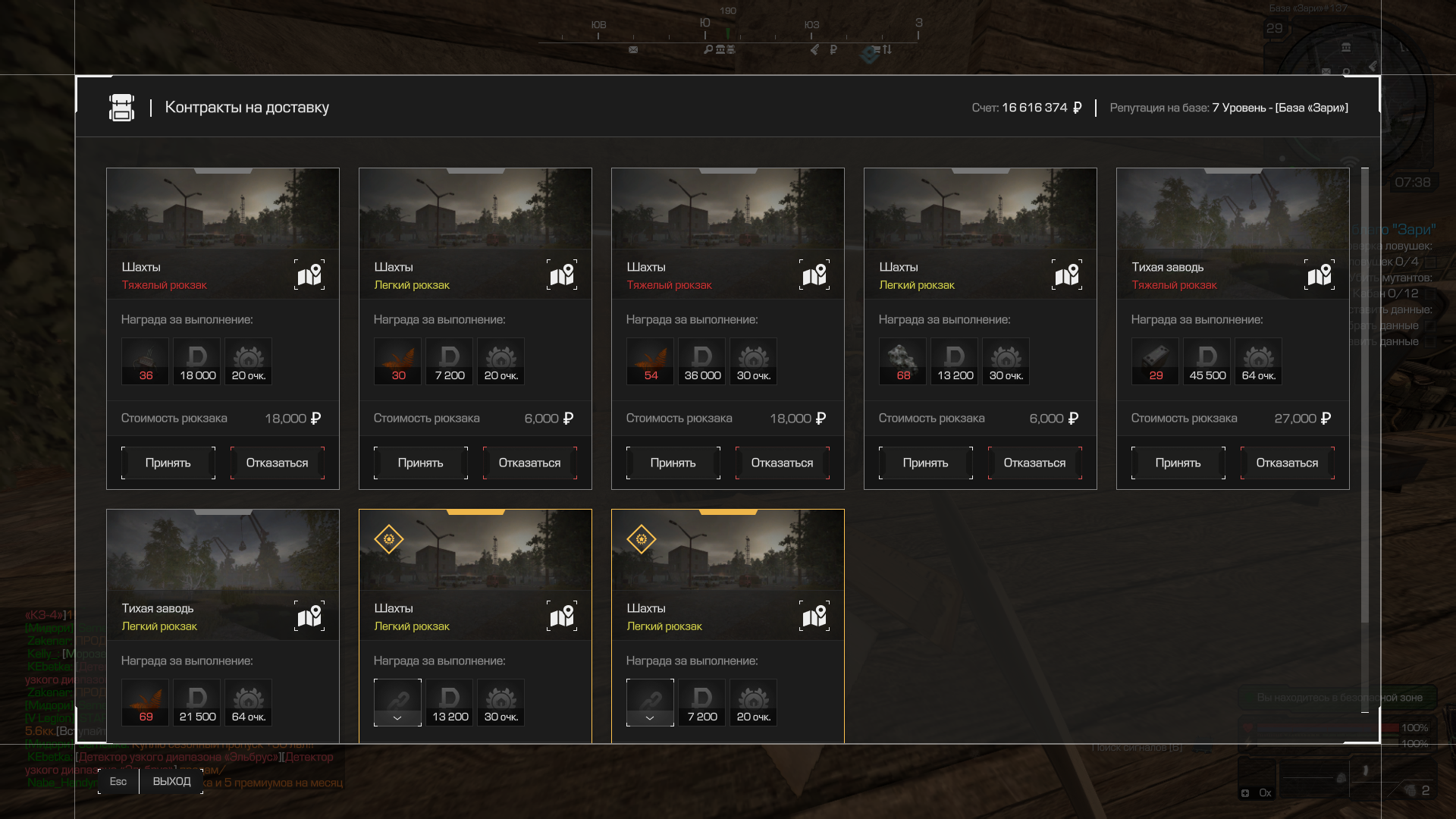Accept the Шахты contract rewarding 18 000
Screen dimensions: 1456x819
[168, 463]
